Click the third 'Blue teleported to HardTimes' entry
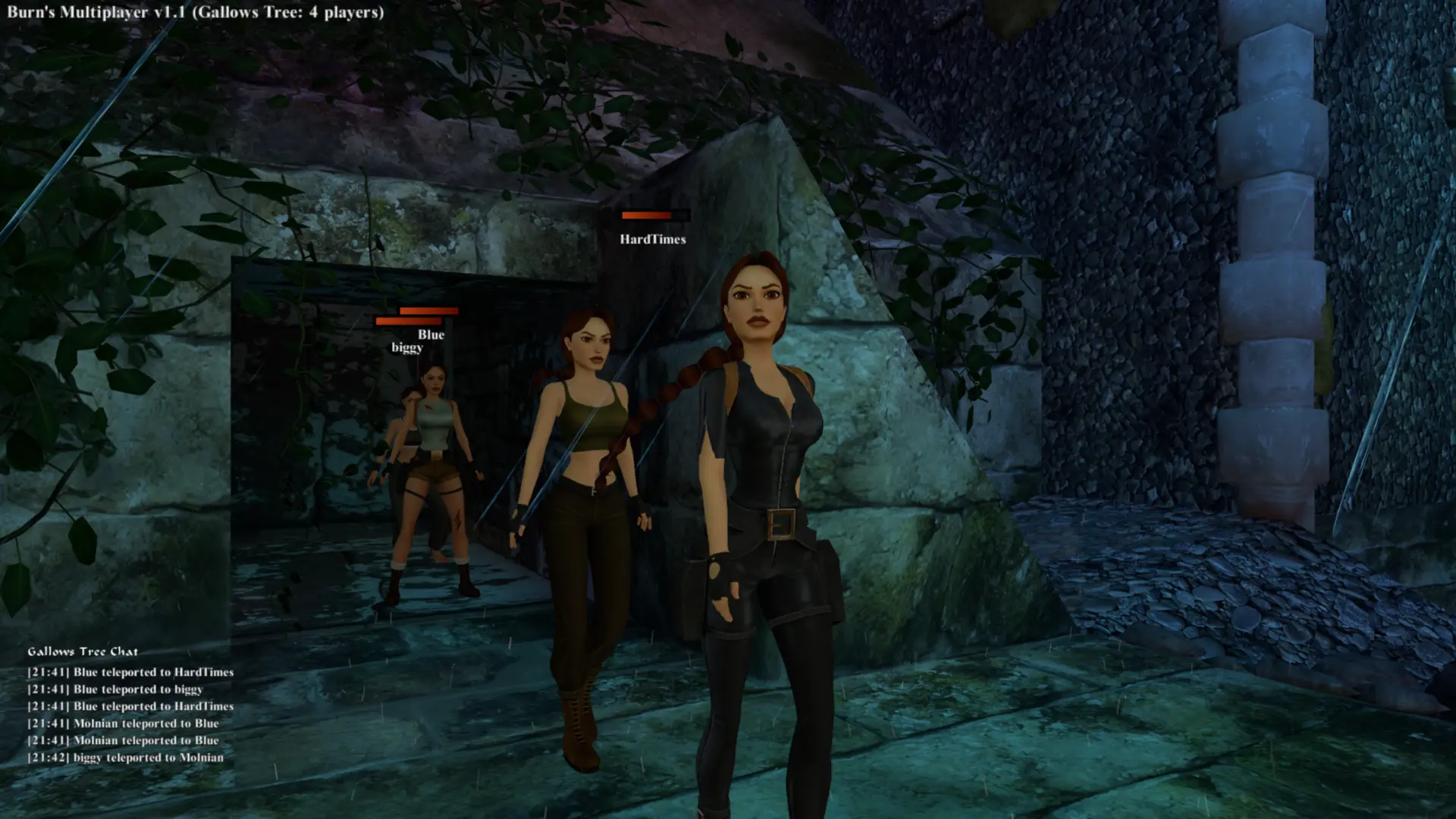 [x=130, y=708]
